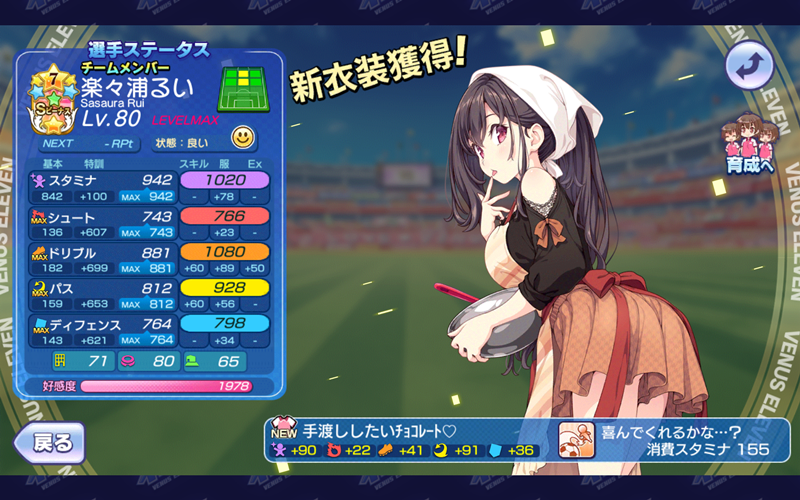
Task: Go back with the 戻る button
Action: tap(48, 441)
